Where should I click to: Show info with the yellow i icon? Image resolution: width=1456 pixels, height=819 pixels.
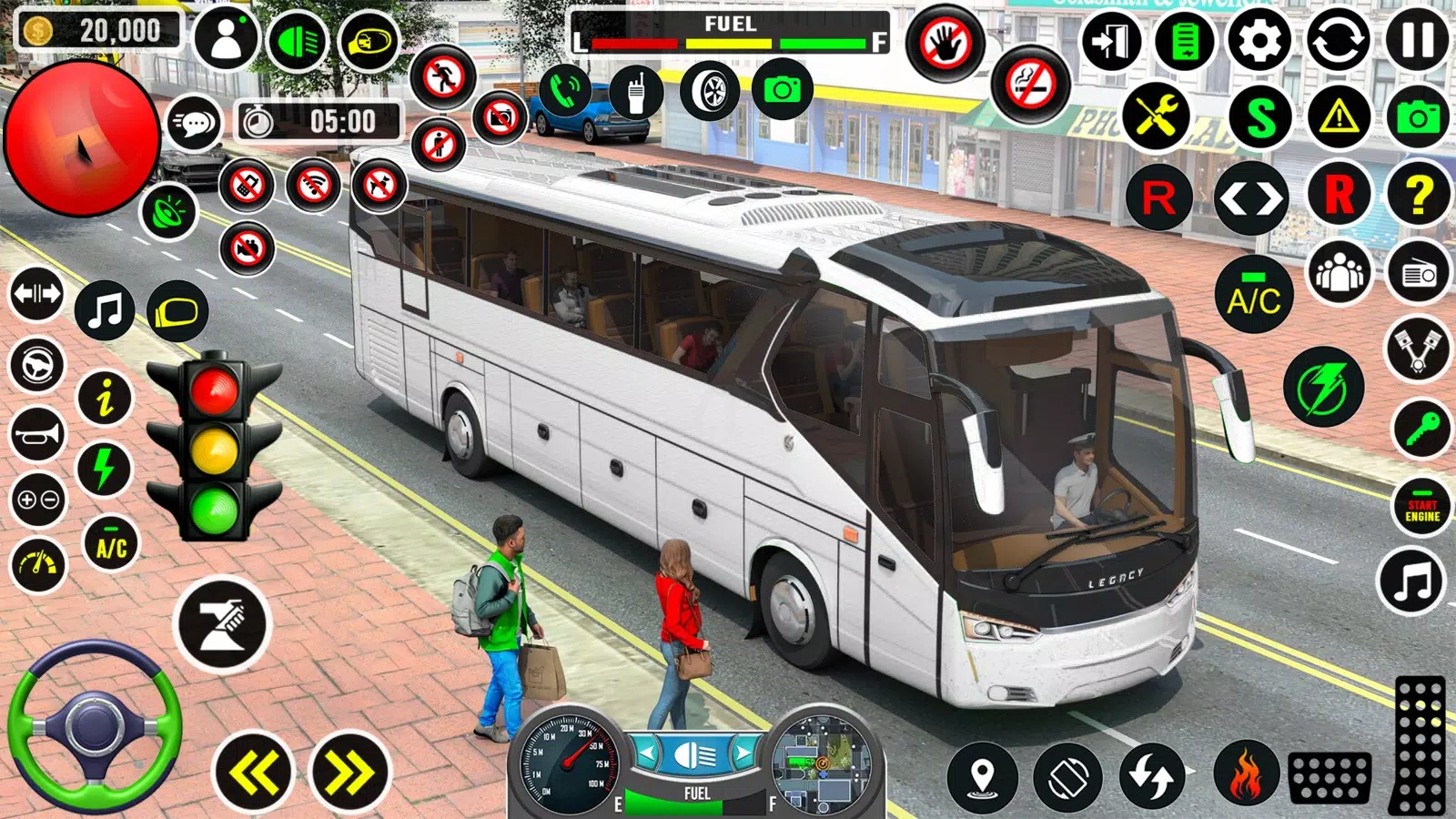pos(106,397)
